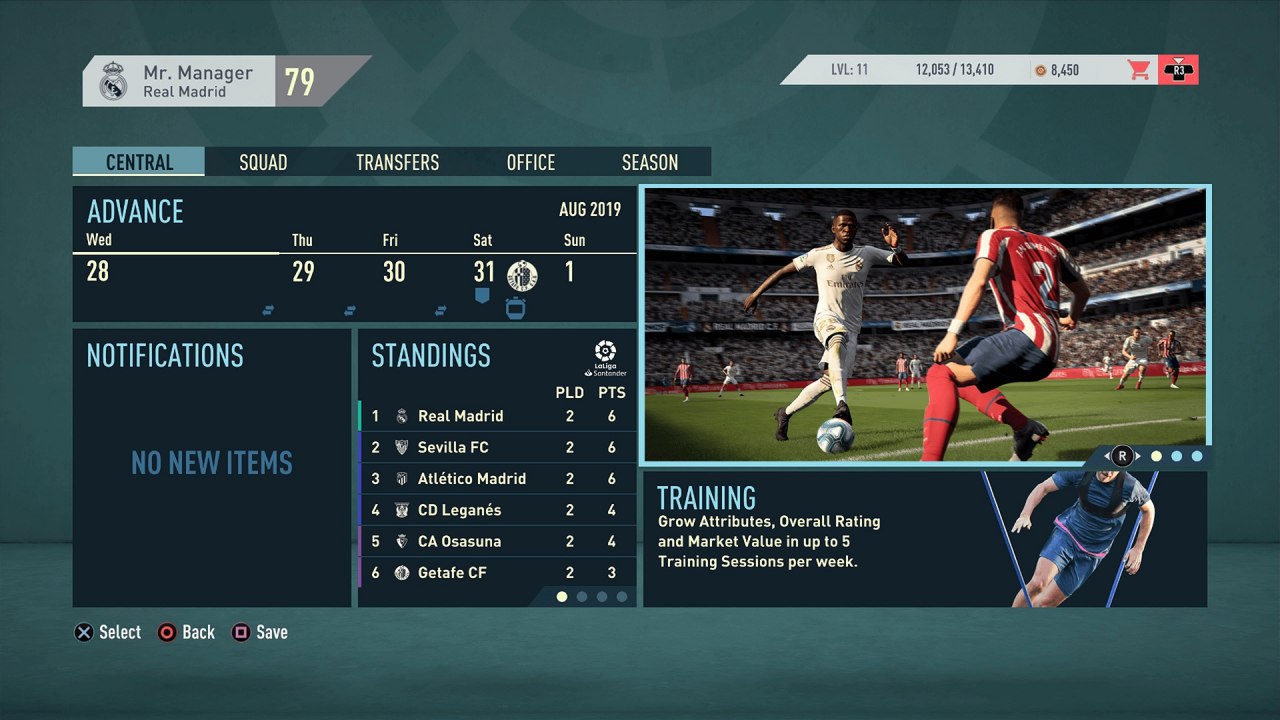Click the red kit shirt icon
1280x720 pixels.
pos(1178,70)
